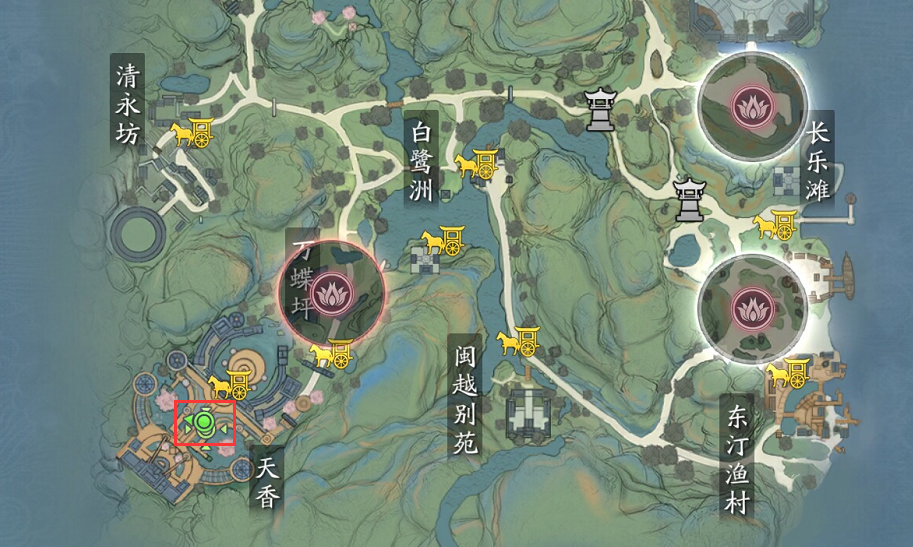Select the carriage just below 万蝶坪 lotus circle
This screenshot has height=547, width=913.
[x=330, y=354]
